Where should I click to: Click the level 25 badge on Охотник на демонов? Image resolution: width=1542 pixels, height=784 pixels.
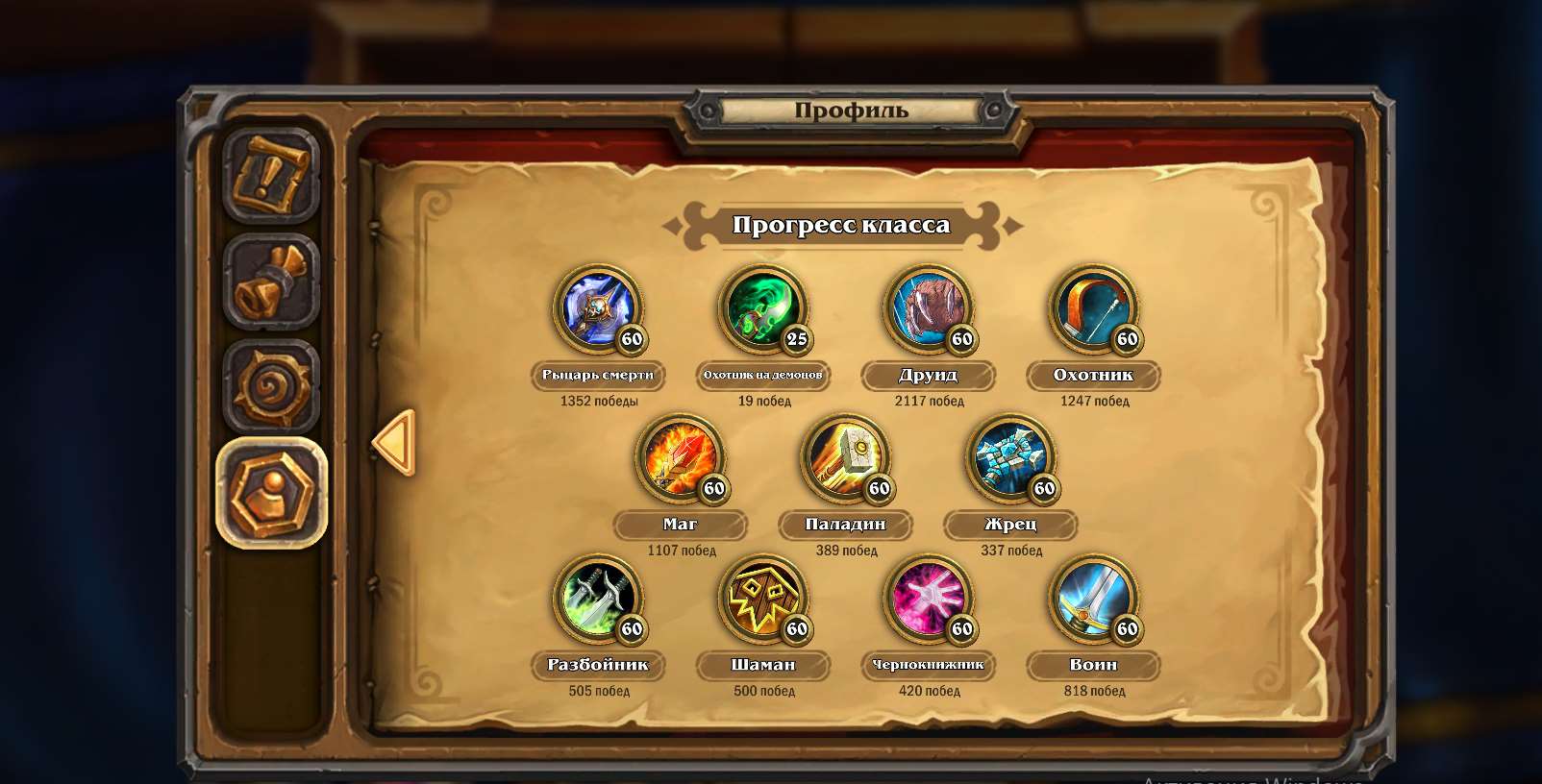798,340
